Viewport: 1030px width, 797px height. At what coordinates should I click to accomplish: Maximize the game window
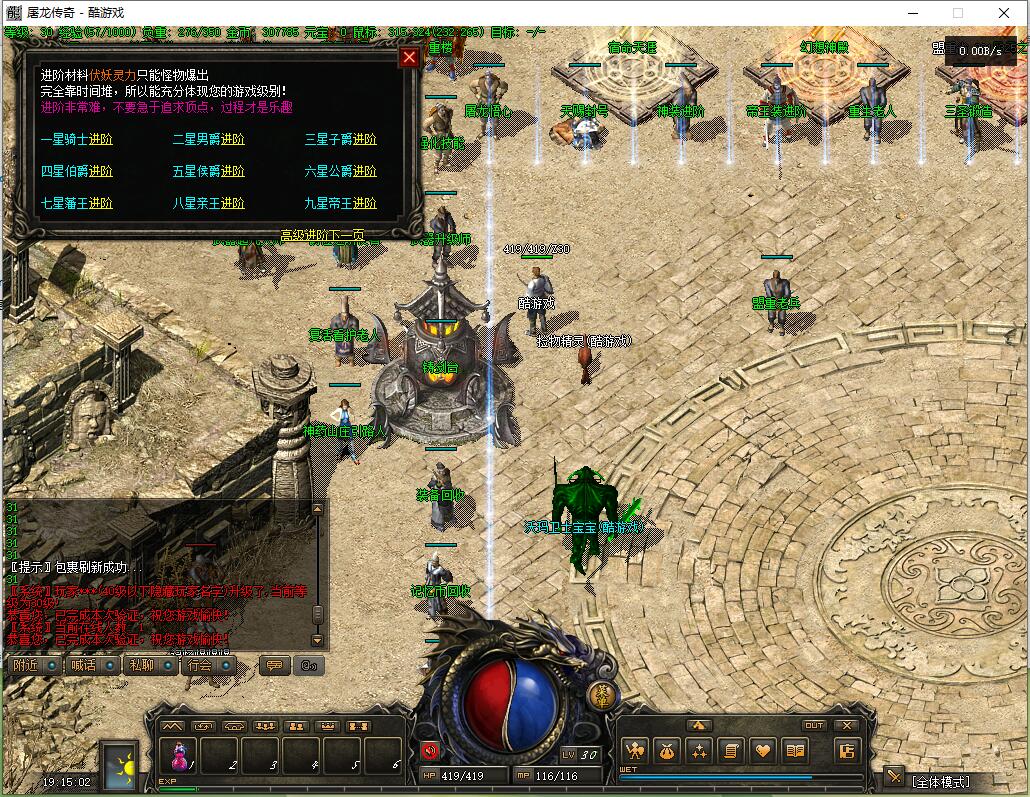coord(958,13)
